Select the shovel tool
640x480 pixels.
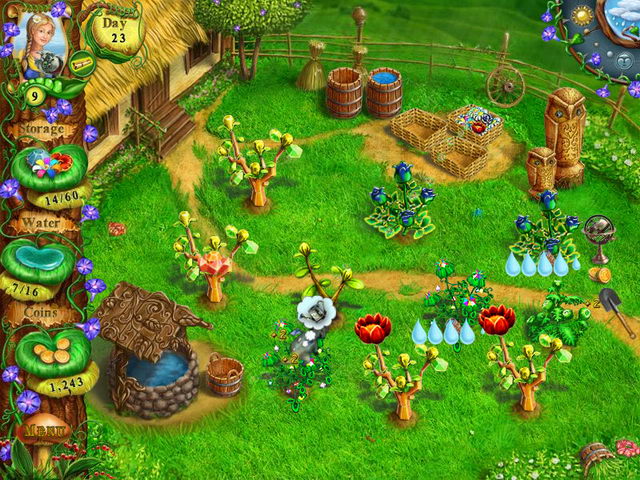click(615, 309)
